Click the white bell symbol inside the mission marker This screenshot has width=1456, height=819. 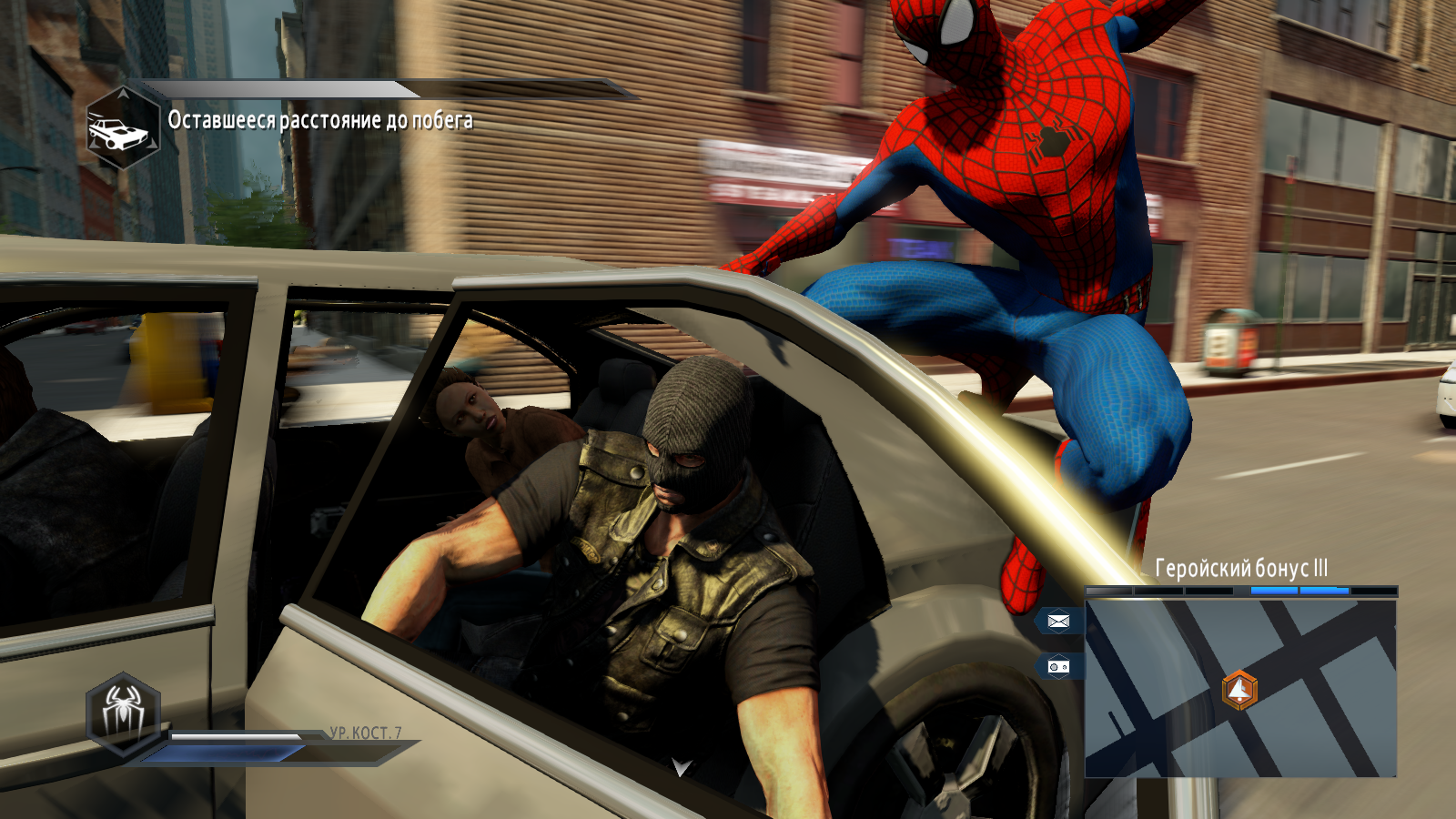[x=1238, y=690]
